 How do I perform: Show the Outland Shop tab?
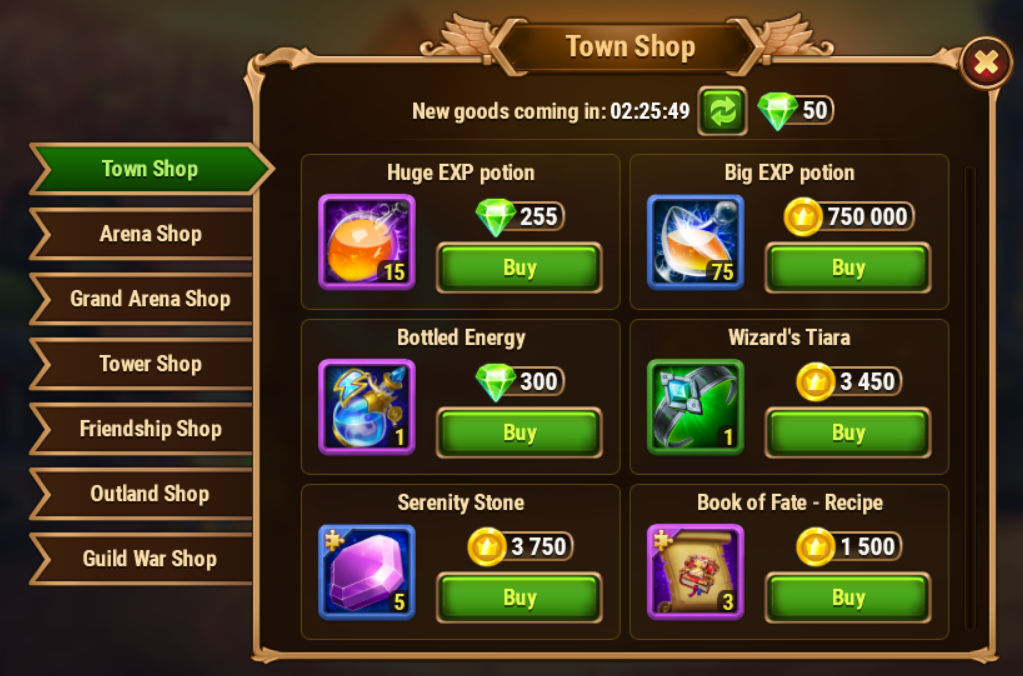tap(150, 494)
